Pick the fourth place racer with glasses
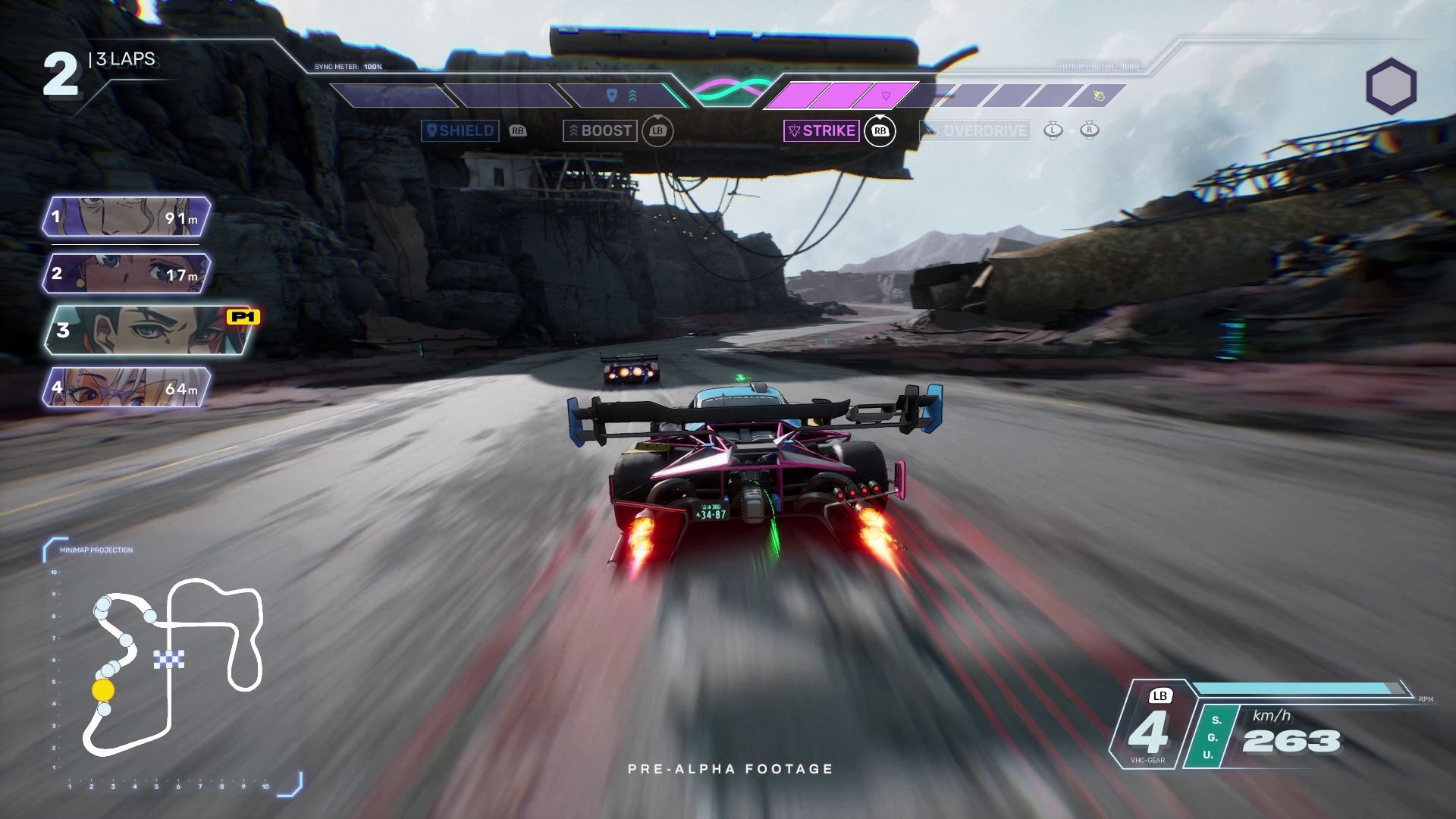1456x819 pixels. tap(126, 388)
